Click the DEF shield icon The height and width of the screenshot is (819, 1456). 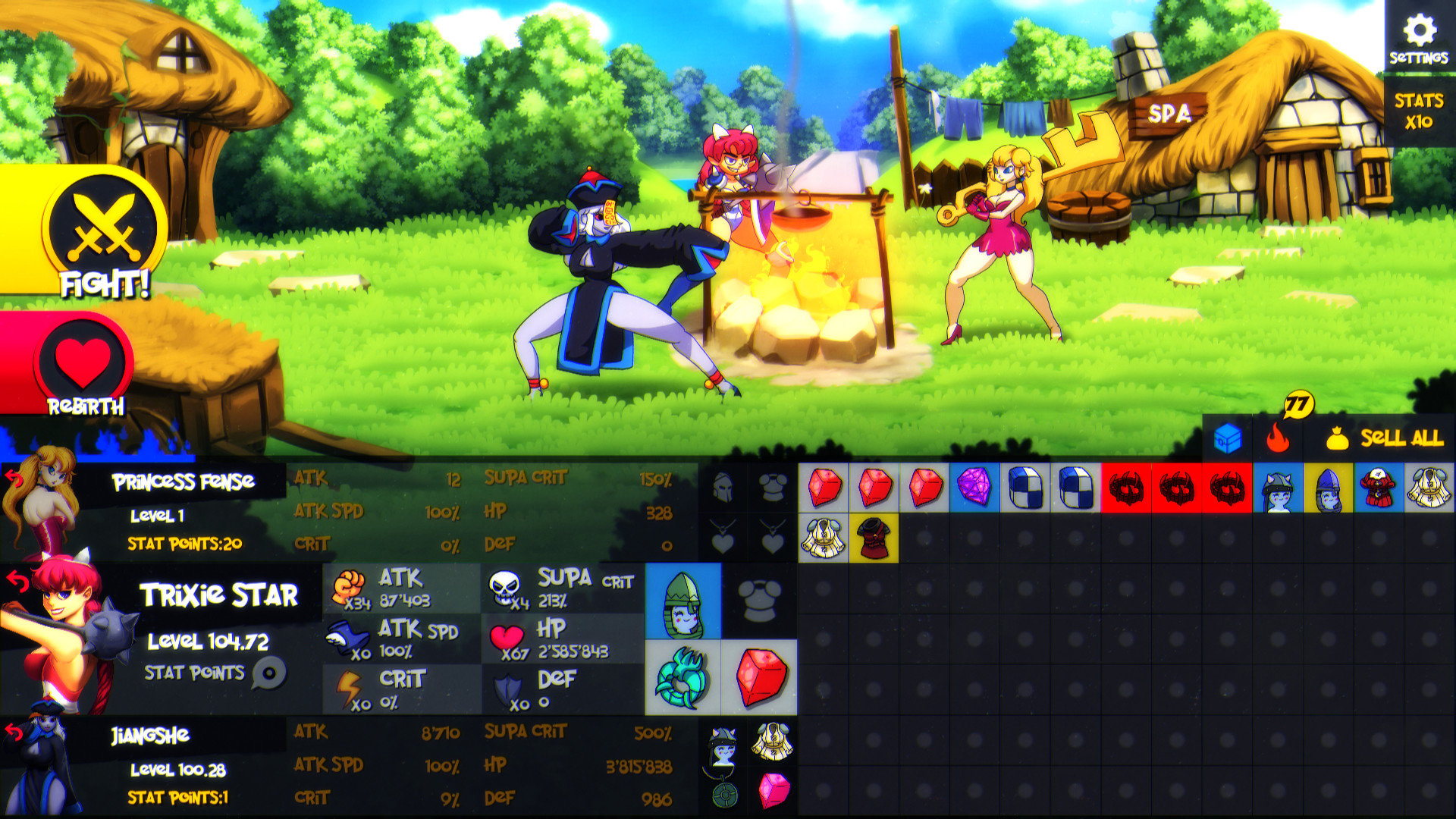pos(510,687)
